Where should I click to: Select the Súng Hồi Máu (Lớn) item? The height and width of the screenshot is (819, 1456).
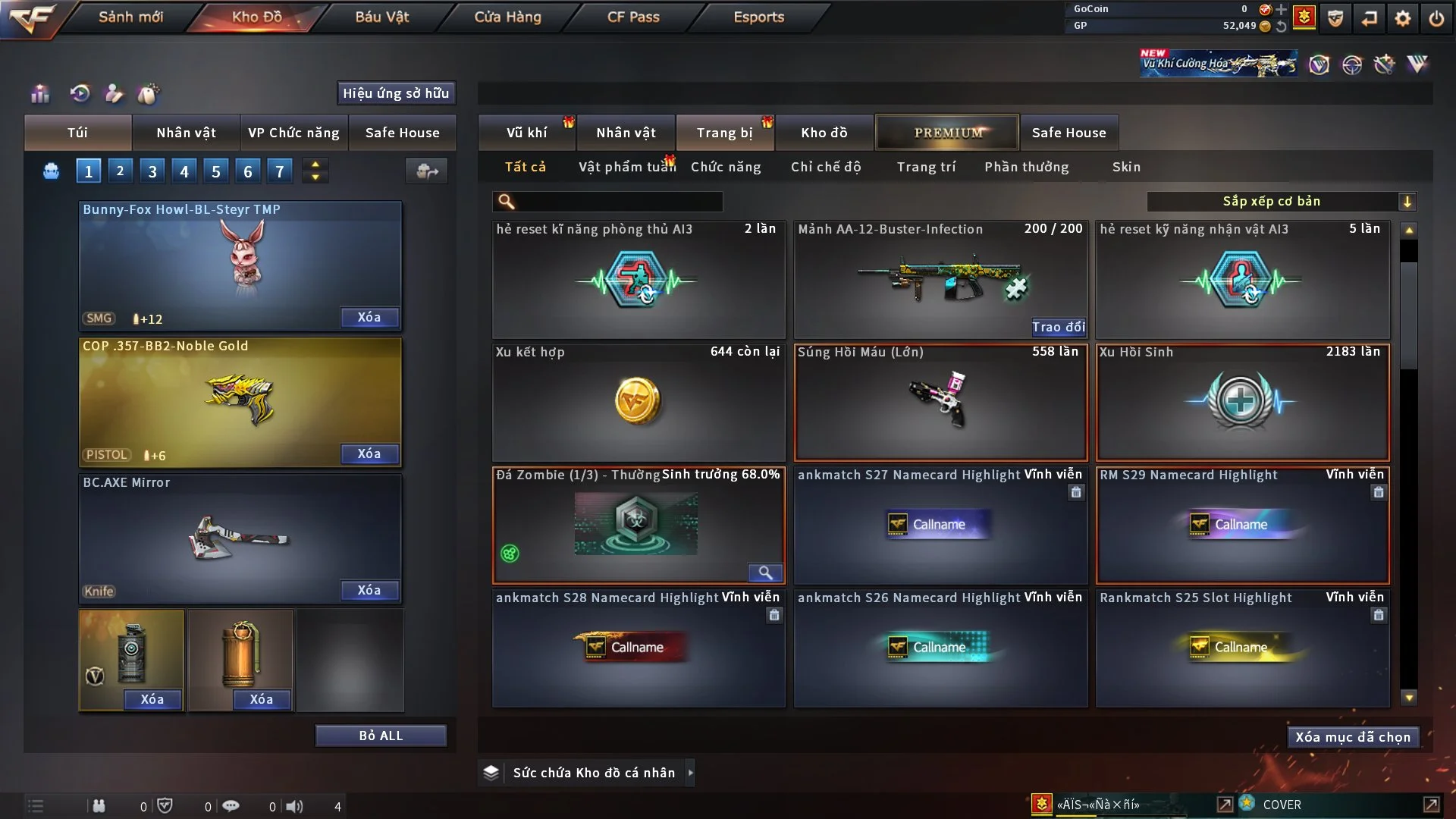tap(940, 403)
